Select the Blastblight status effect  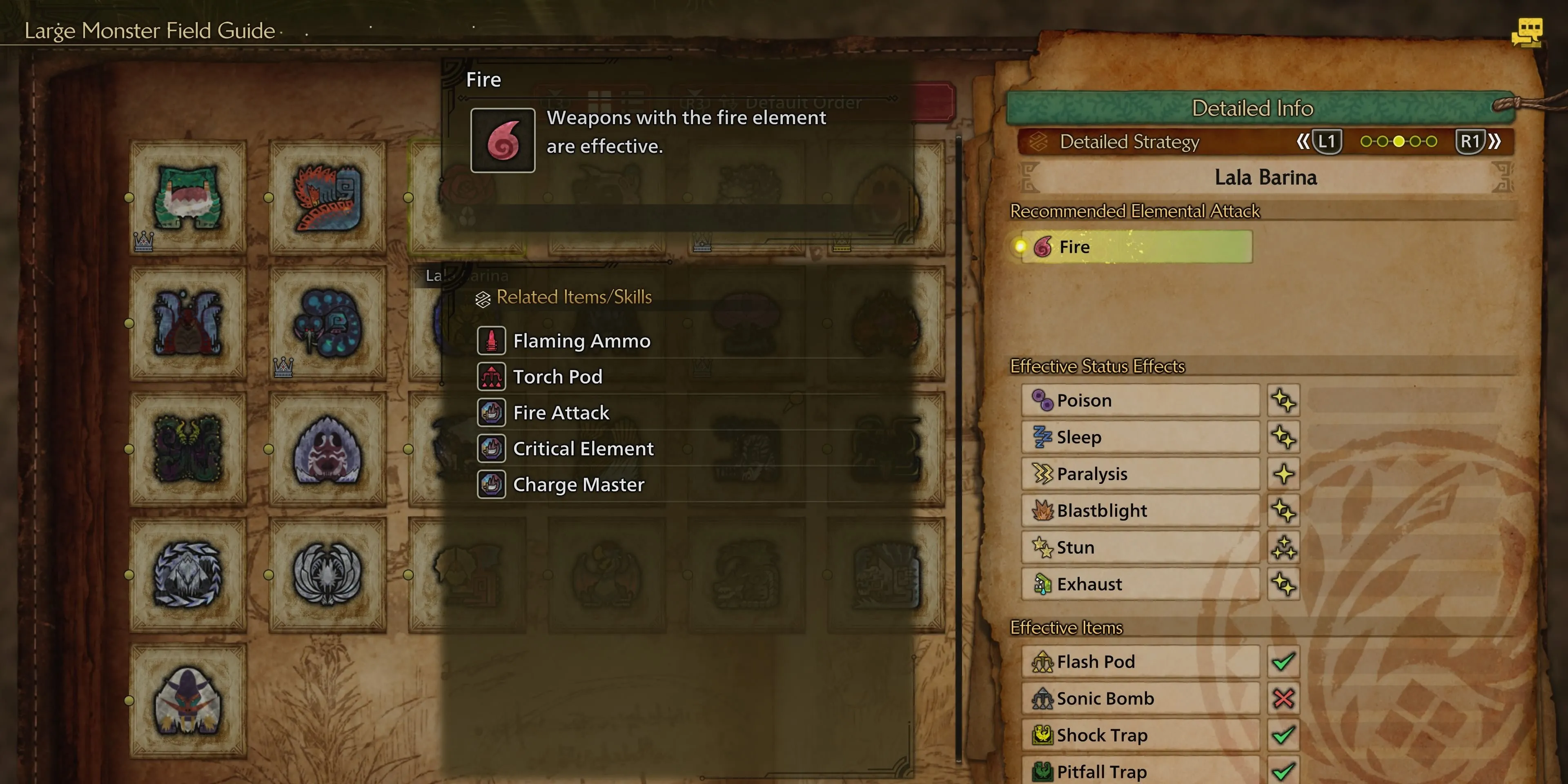pyautogui.click(x=1140, y=511)
